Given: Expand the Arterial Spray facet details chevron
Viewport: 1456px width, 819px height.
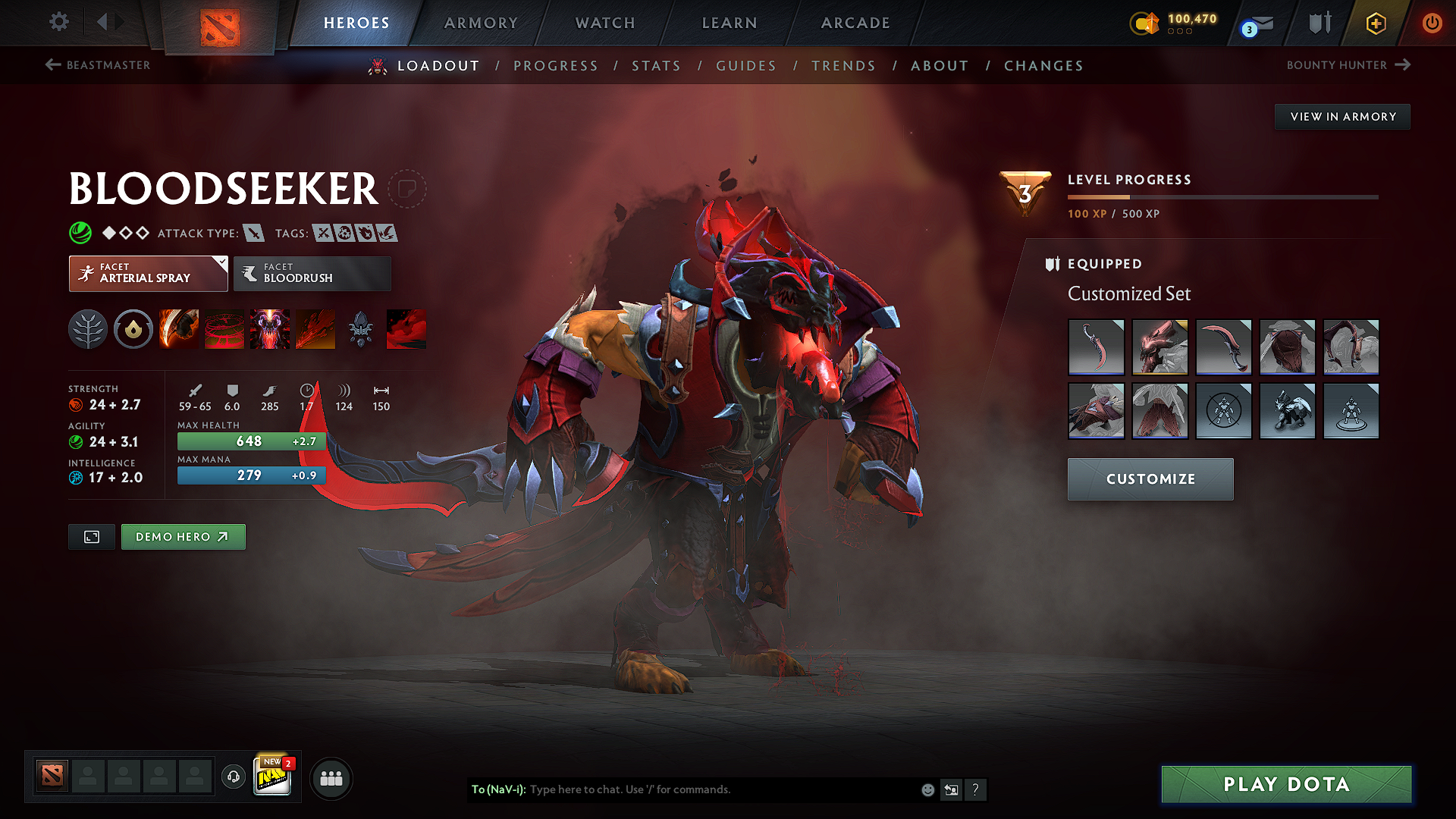Looking at the screenshot, I should [221, 263].
